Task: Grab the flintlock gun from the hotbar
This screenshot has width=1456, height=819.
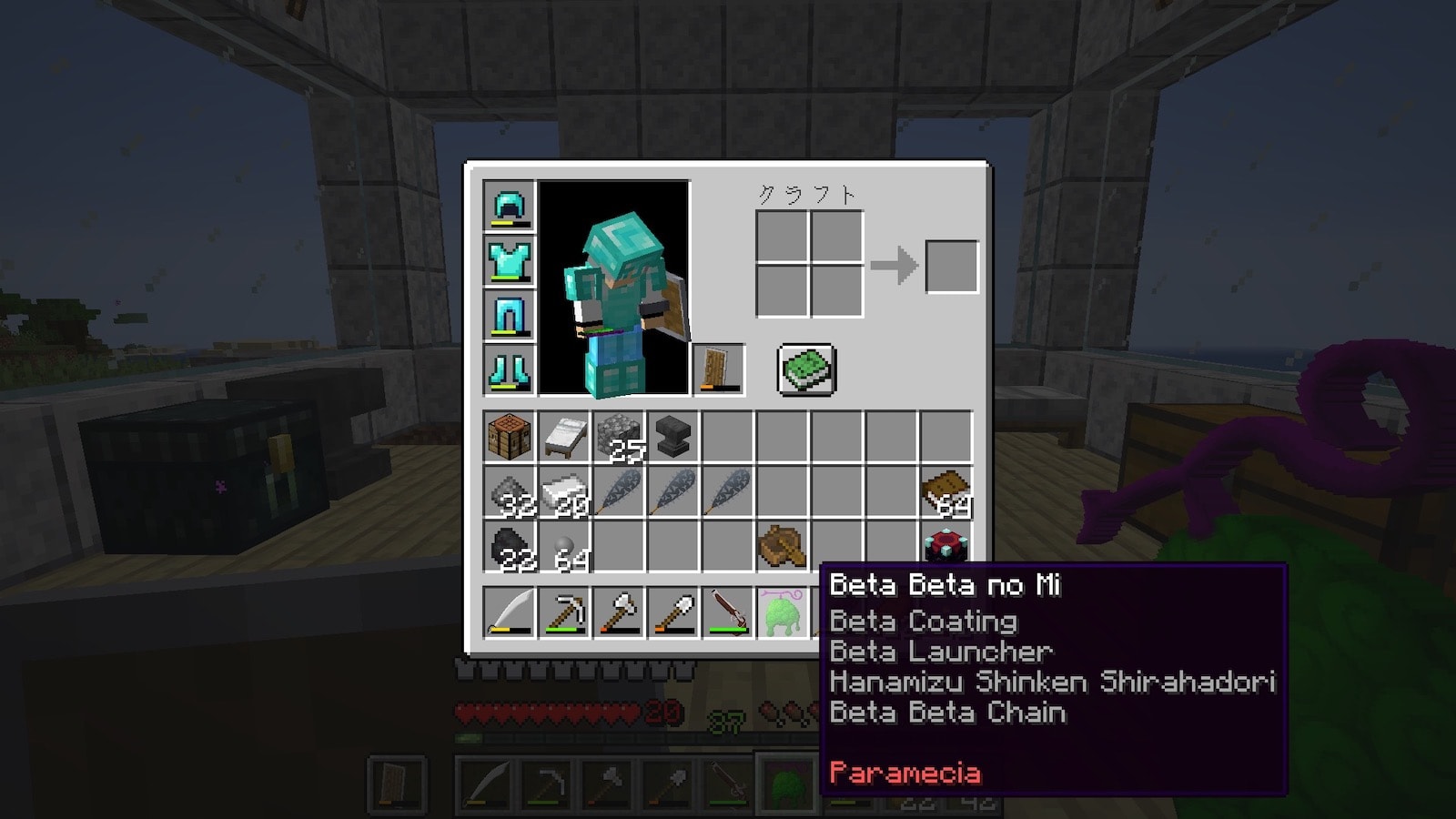Action: click(728, 612)
